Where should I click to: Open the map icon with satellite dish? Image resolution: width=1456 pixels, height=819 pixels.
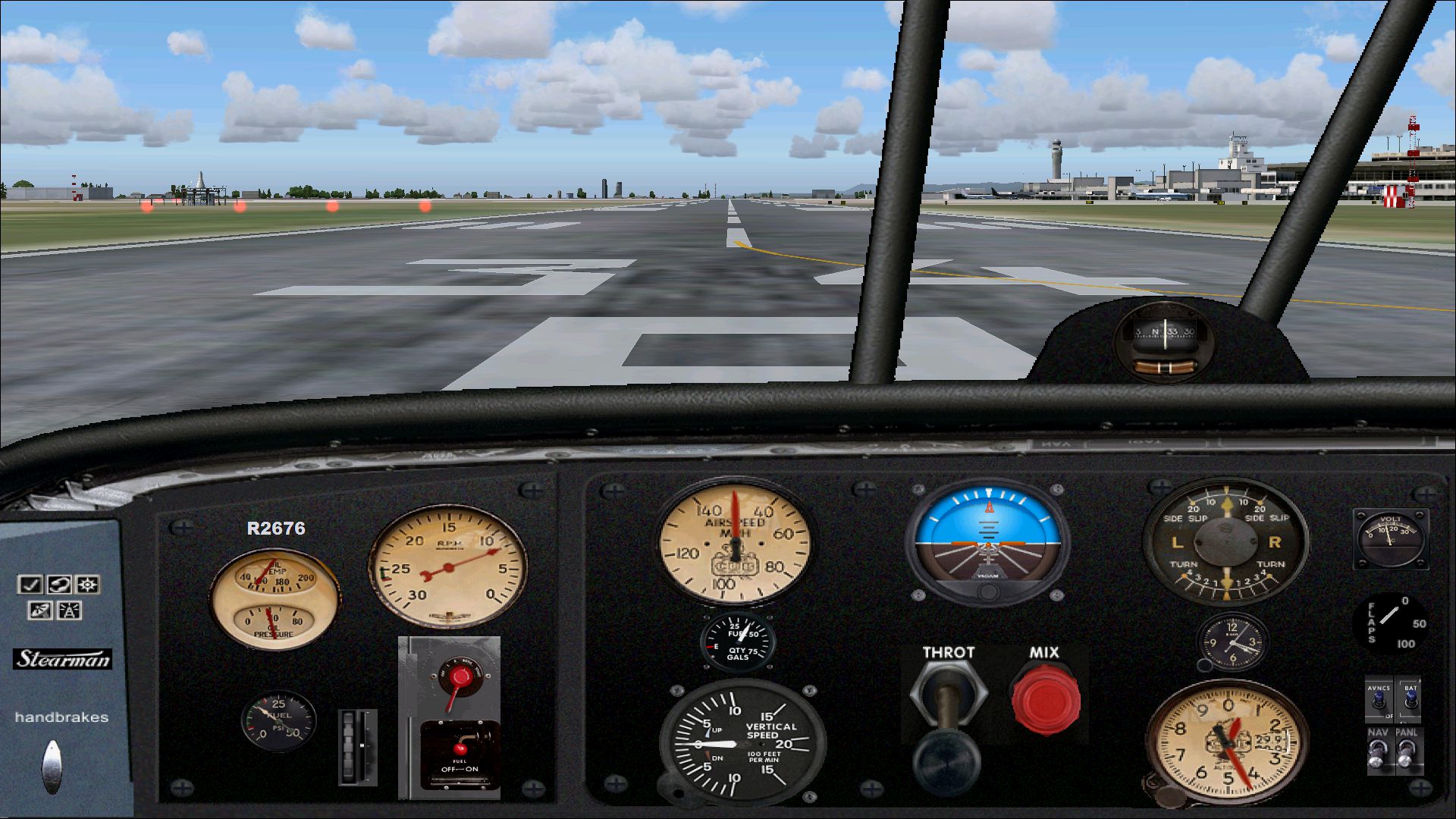[x=40, y=610]
